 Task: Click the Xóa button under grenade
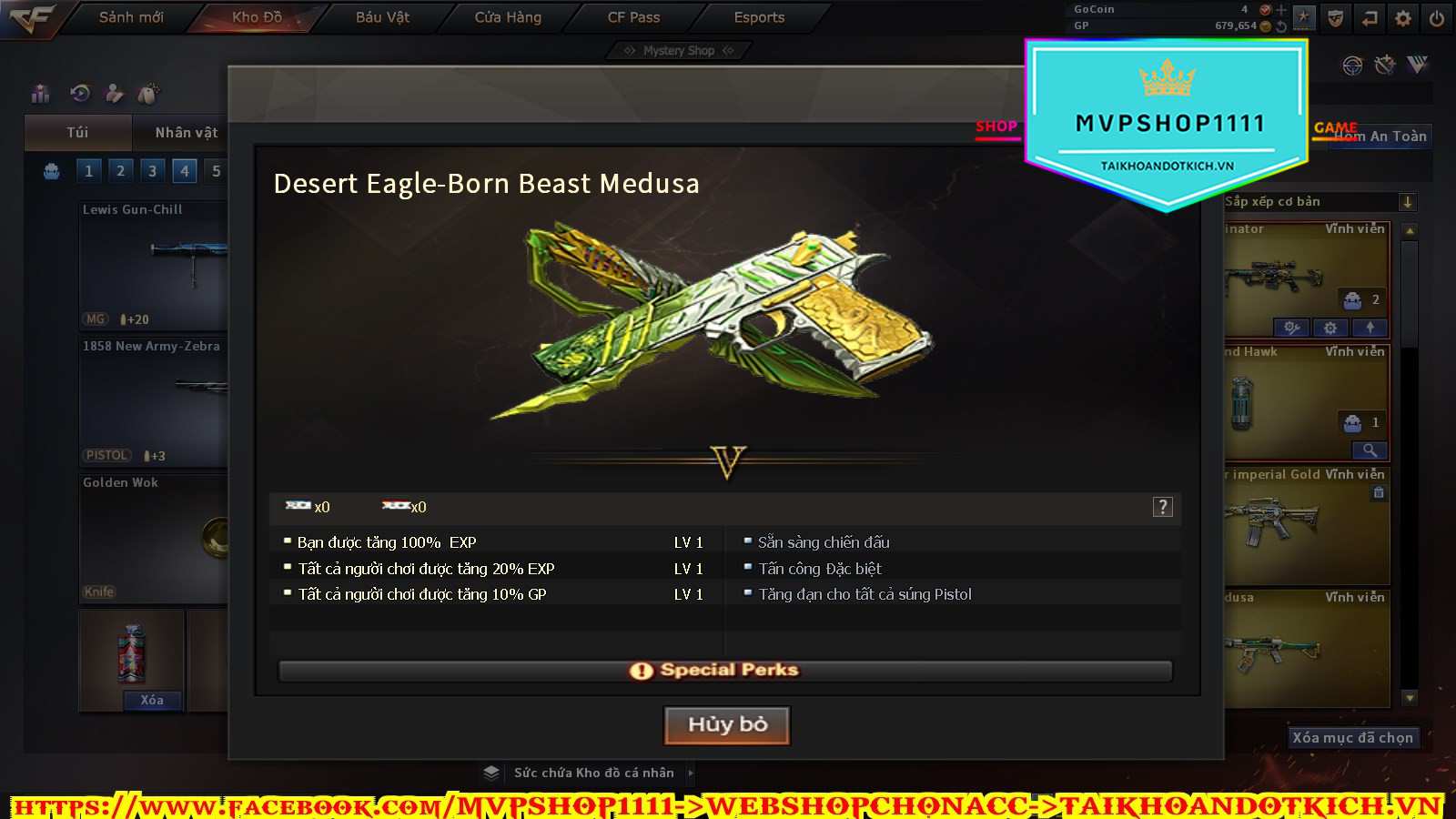click(152, 700)
